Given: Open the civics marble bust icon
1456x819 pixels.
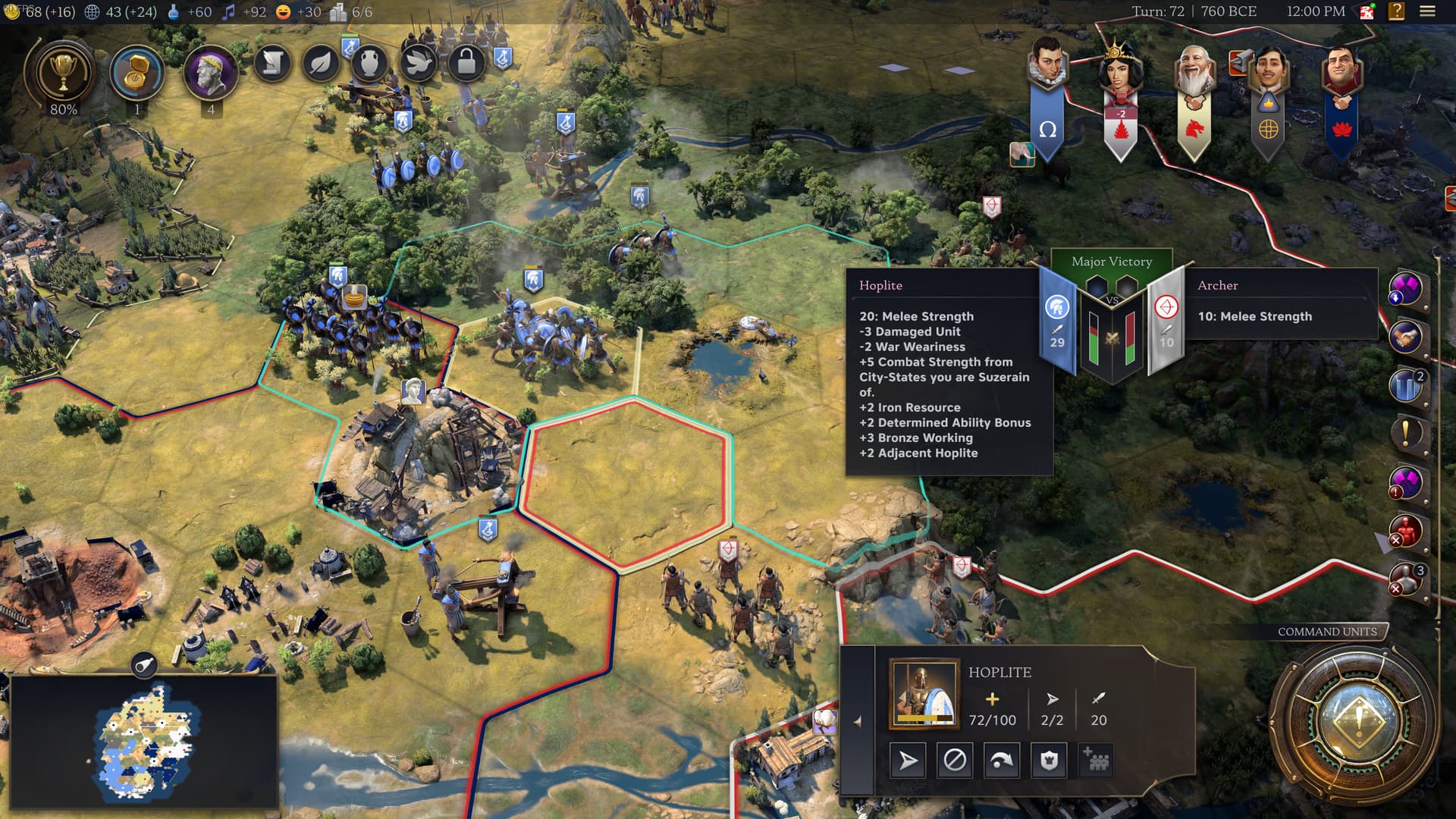Looking at the screenshot, I should click(x=210, y=74).
